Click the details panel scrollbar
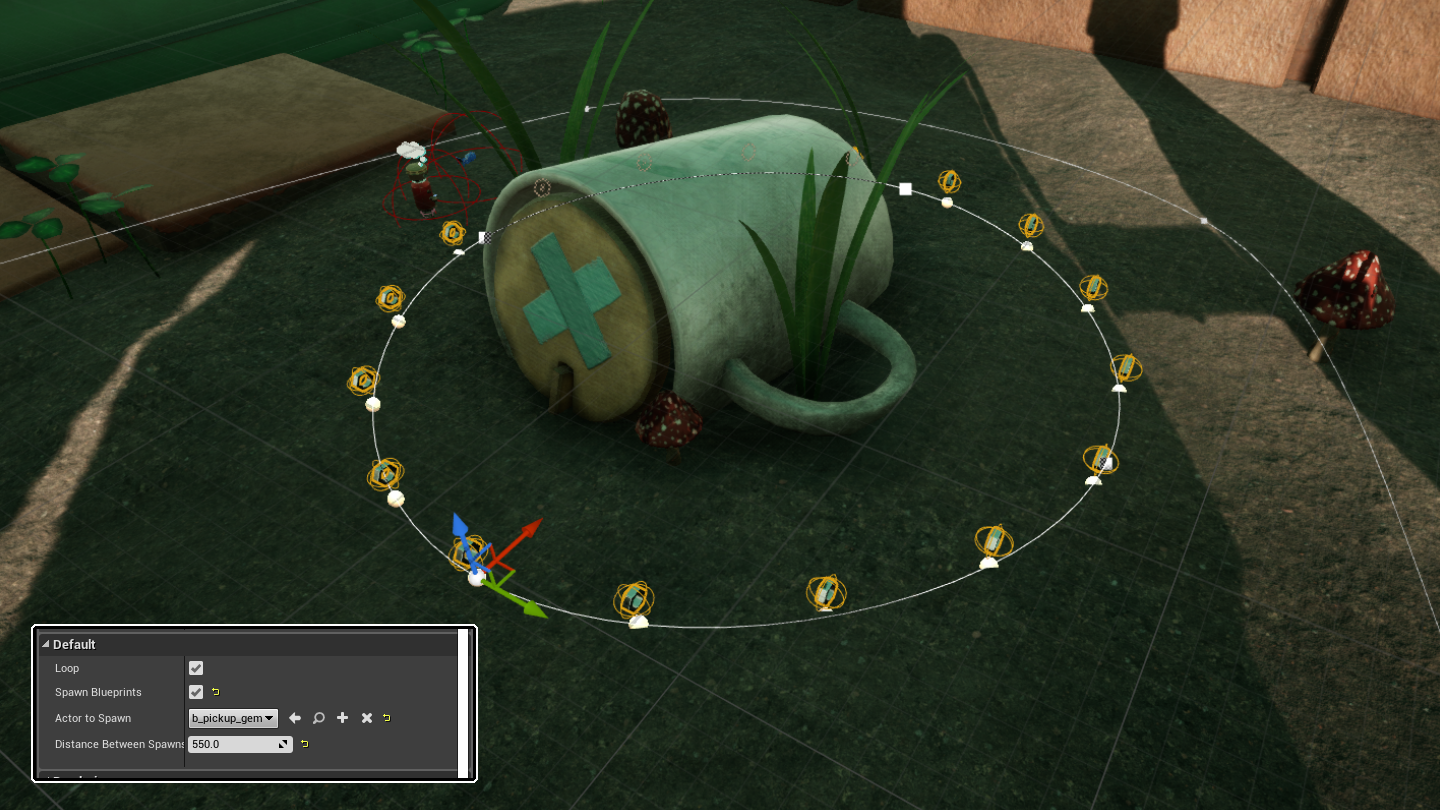This screenshot has height=810, width=1440. 463,700
